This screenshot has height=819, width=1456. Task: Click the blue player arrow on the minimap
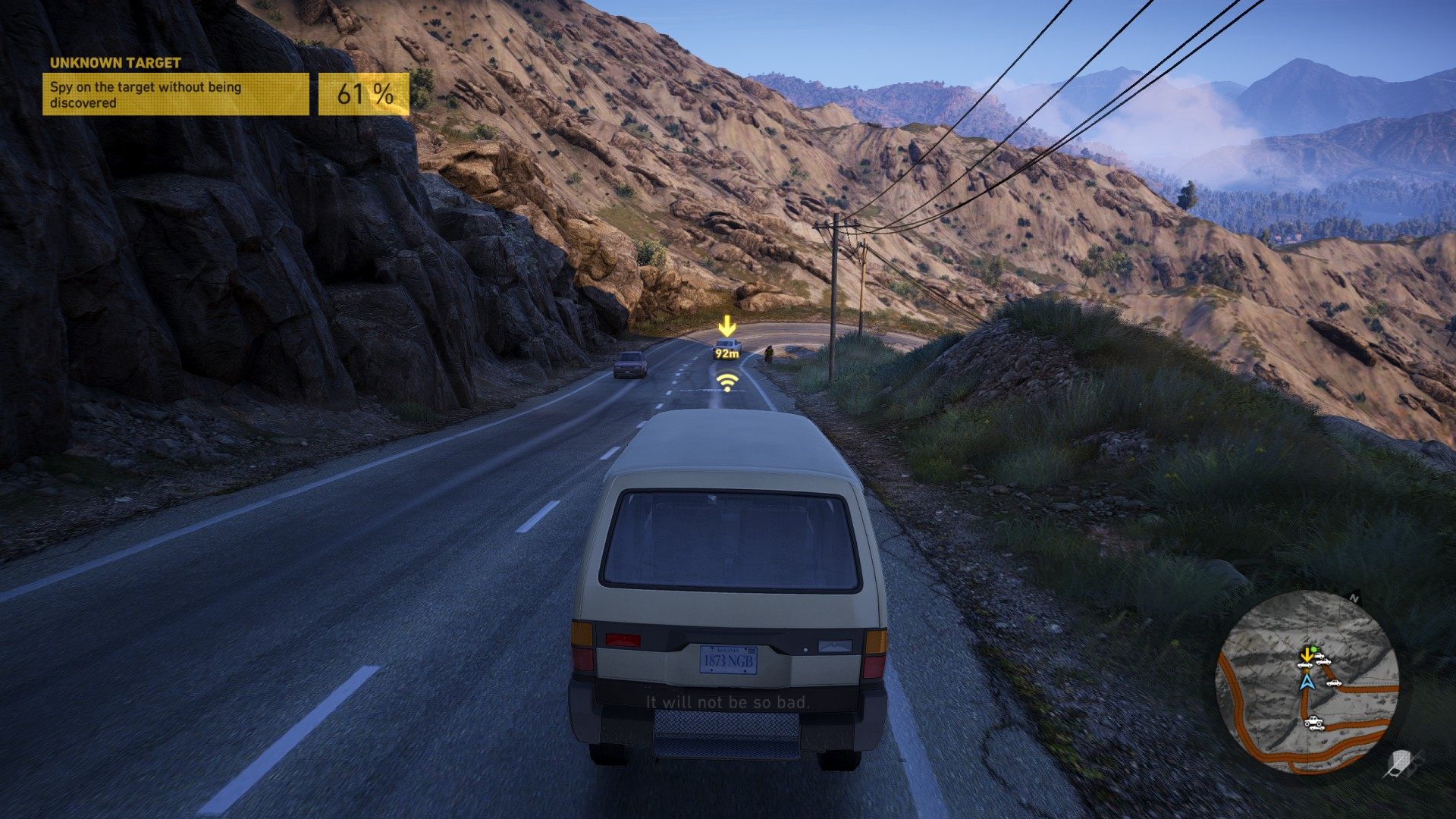(1306, 682)
